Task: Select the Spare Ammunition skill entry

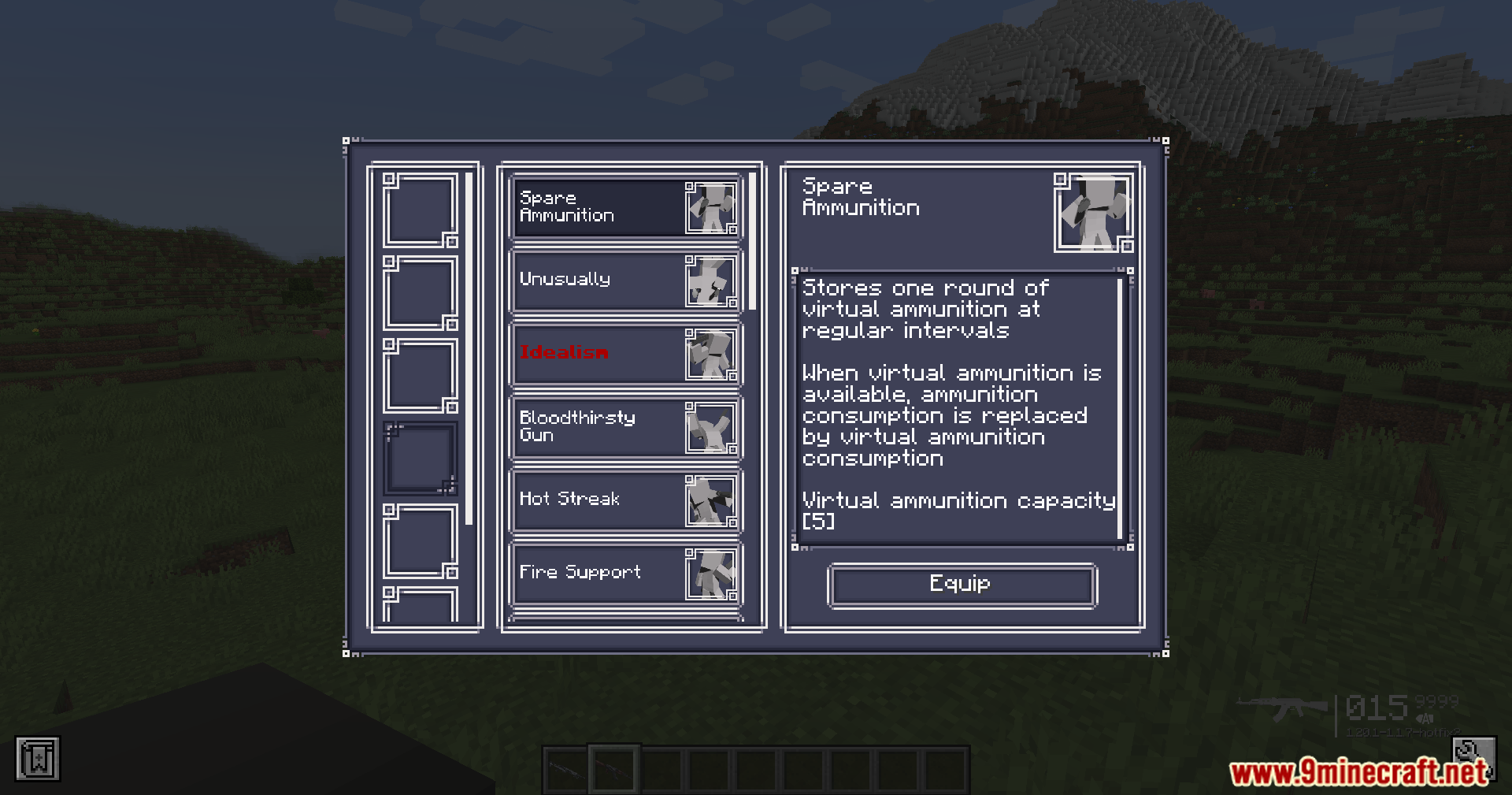Action: pyautogui.click(x=625, y=207)
